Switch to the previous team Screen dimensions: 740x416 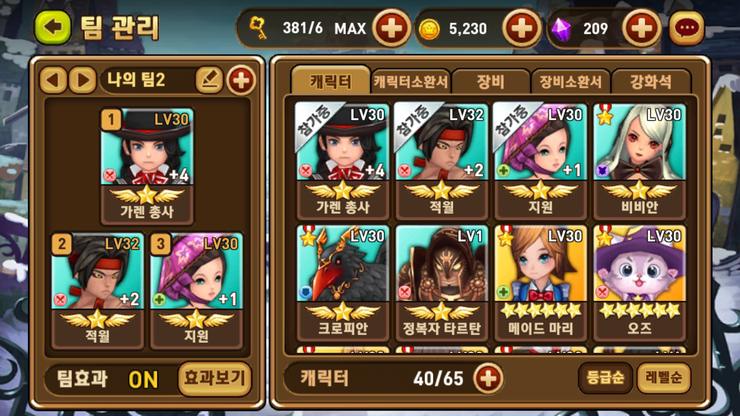coord(54,80)
